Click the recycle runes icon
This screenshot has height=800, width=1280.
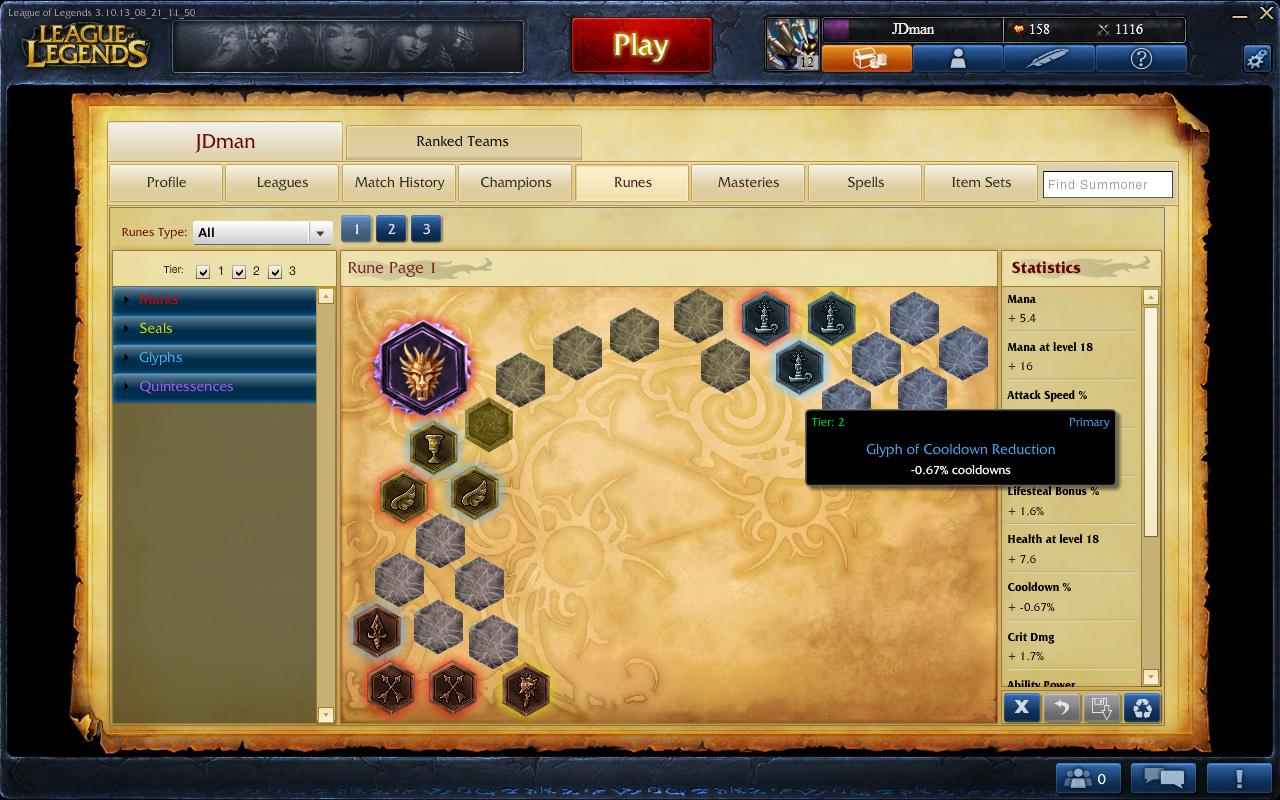tap(1140, 707)
